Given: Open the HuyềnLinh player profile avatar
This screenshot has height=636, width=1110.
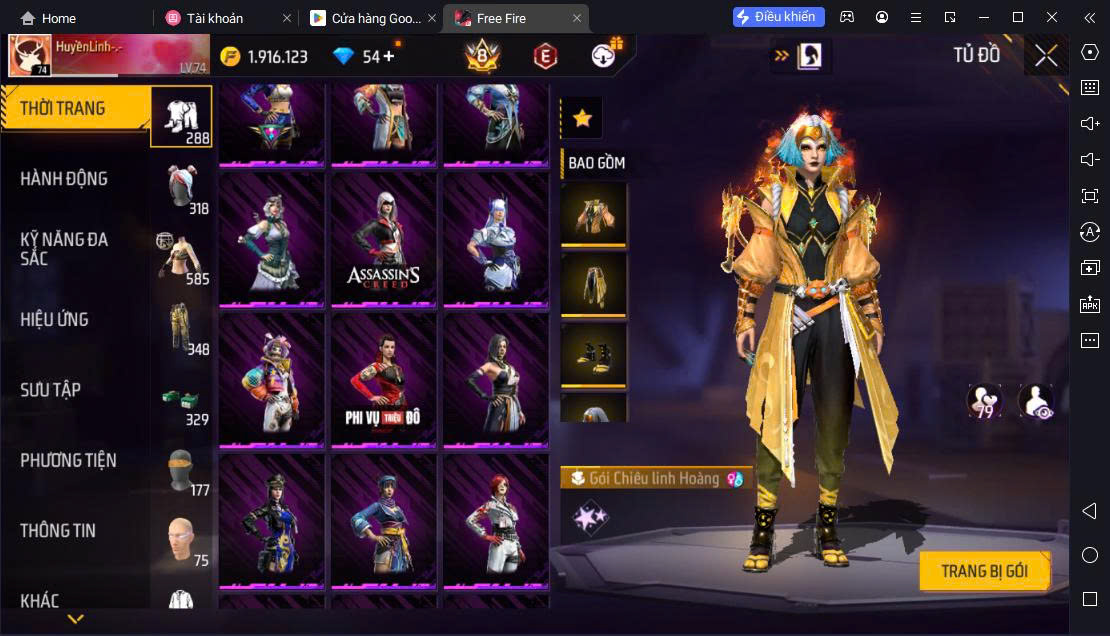Looking at the screenshot, I should point(30,56).
